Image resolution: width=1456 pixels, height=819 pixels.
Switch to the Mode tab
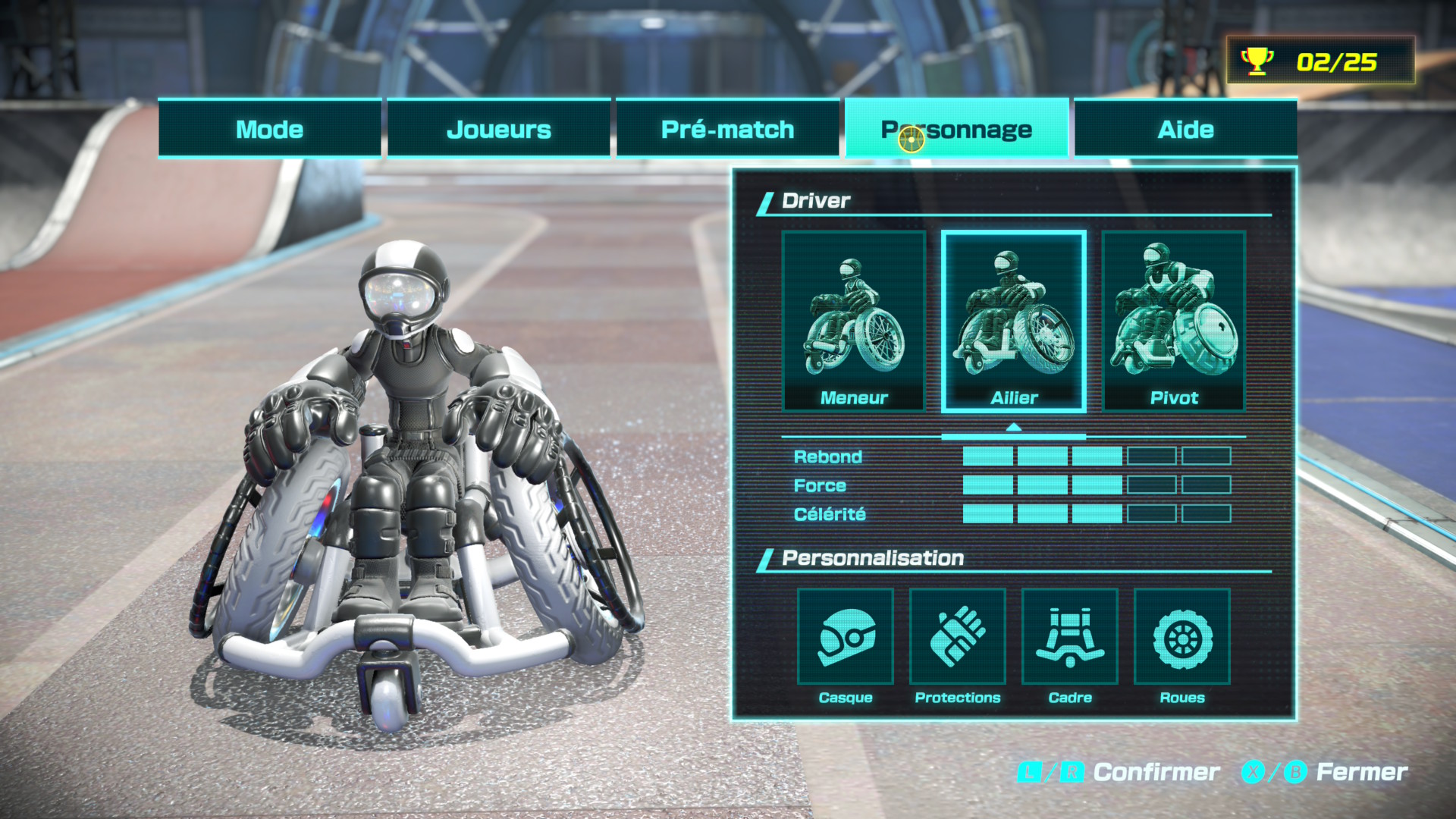point(269,129)
